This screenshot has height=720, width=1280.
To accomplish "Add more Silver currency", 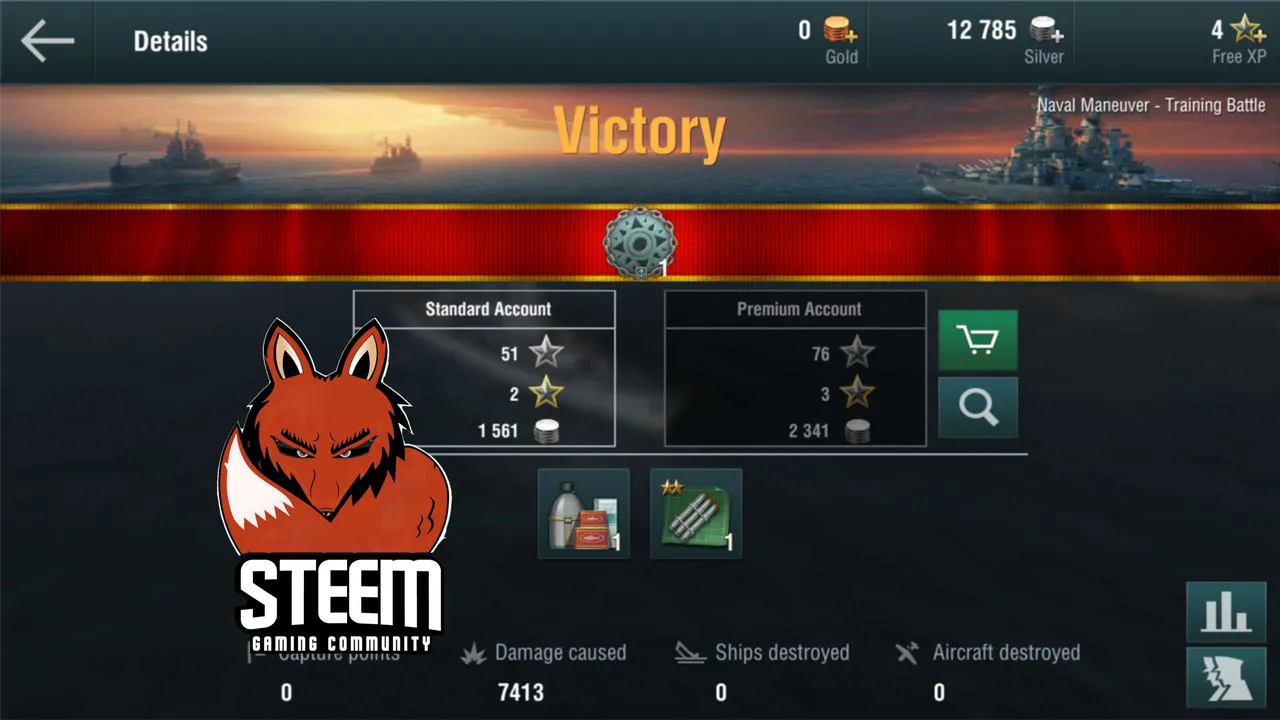I will 1046,30.
